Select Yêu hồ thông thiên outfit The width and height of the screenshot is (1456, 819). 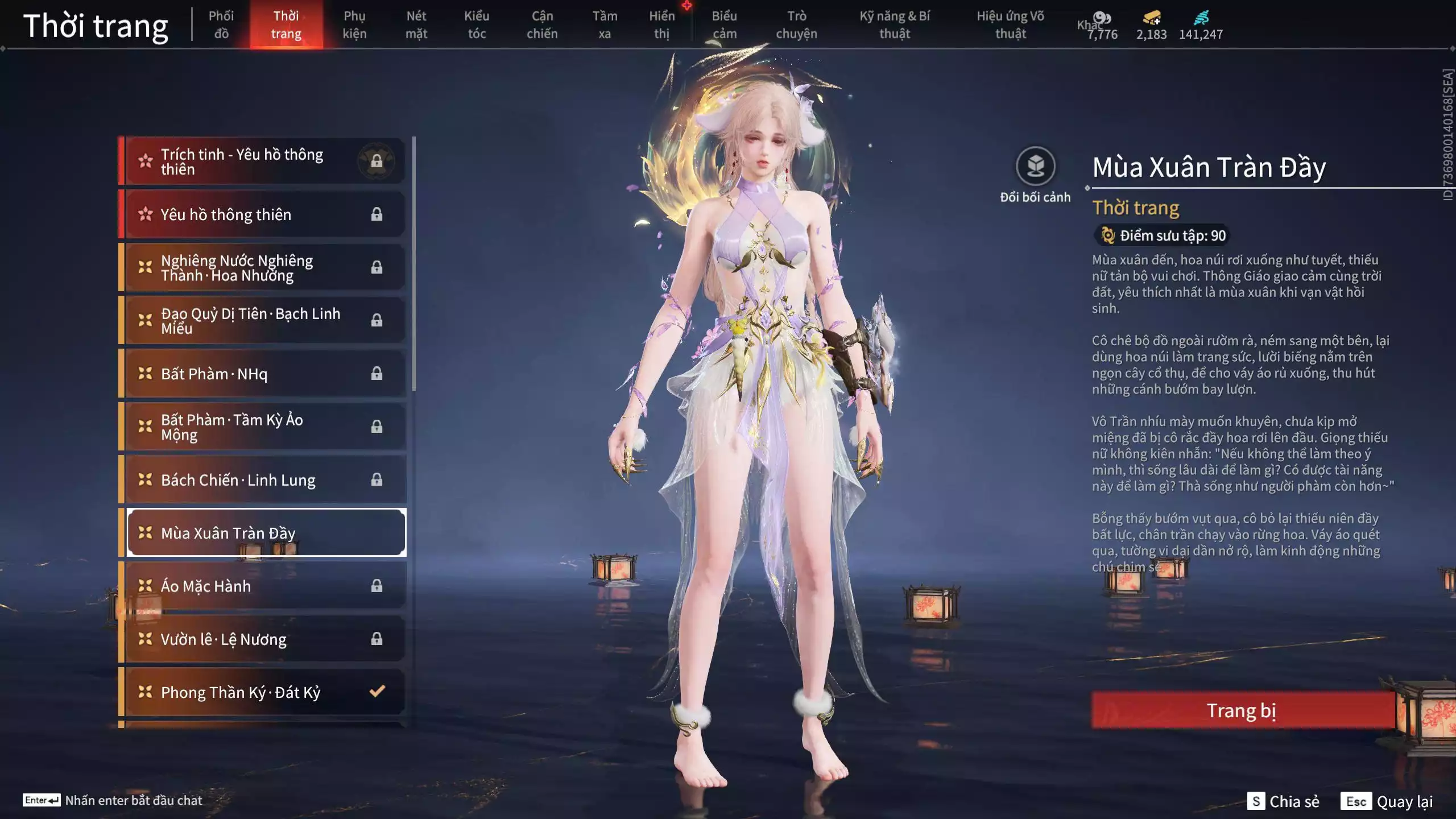pos(264,214)
